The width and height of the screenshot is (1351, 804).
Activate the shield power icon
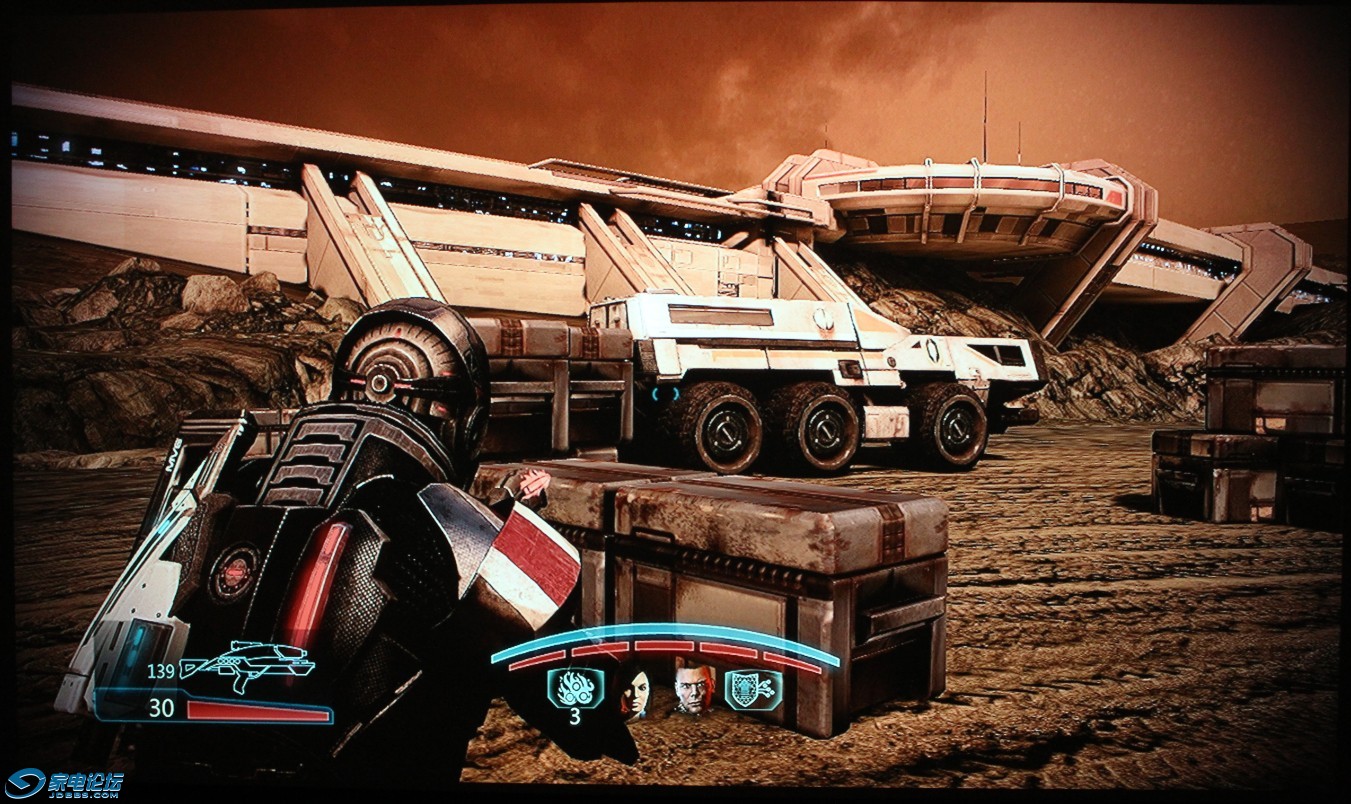coord(753,689)
